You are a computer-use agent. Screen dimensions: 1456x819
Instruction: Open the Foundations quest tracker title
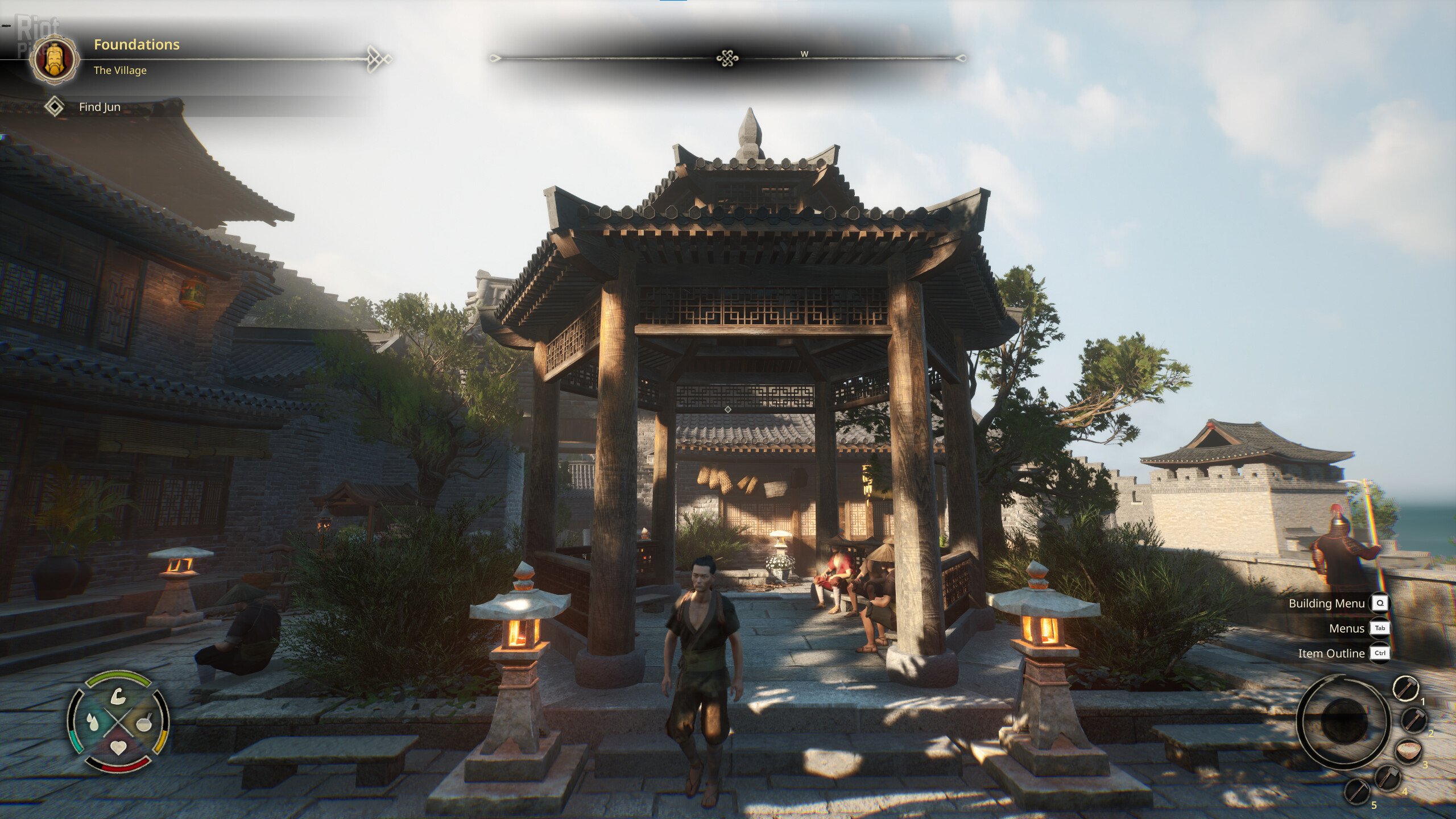pyautogui.click(x=136, y=44)
